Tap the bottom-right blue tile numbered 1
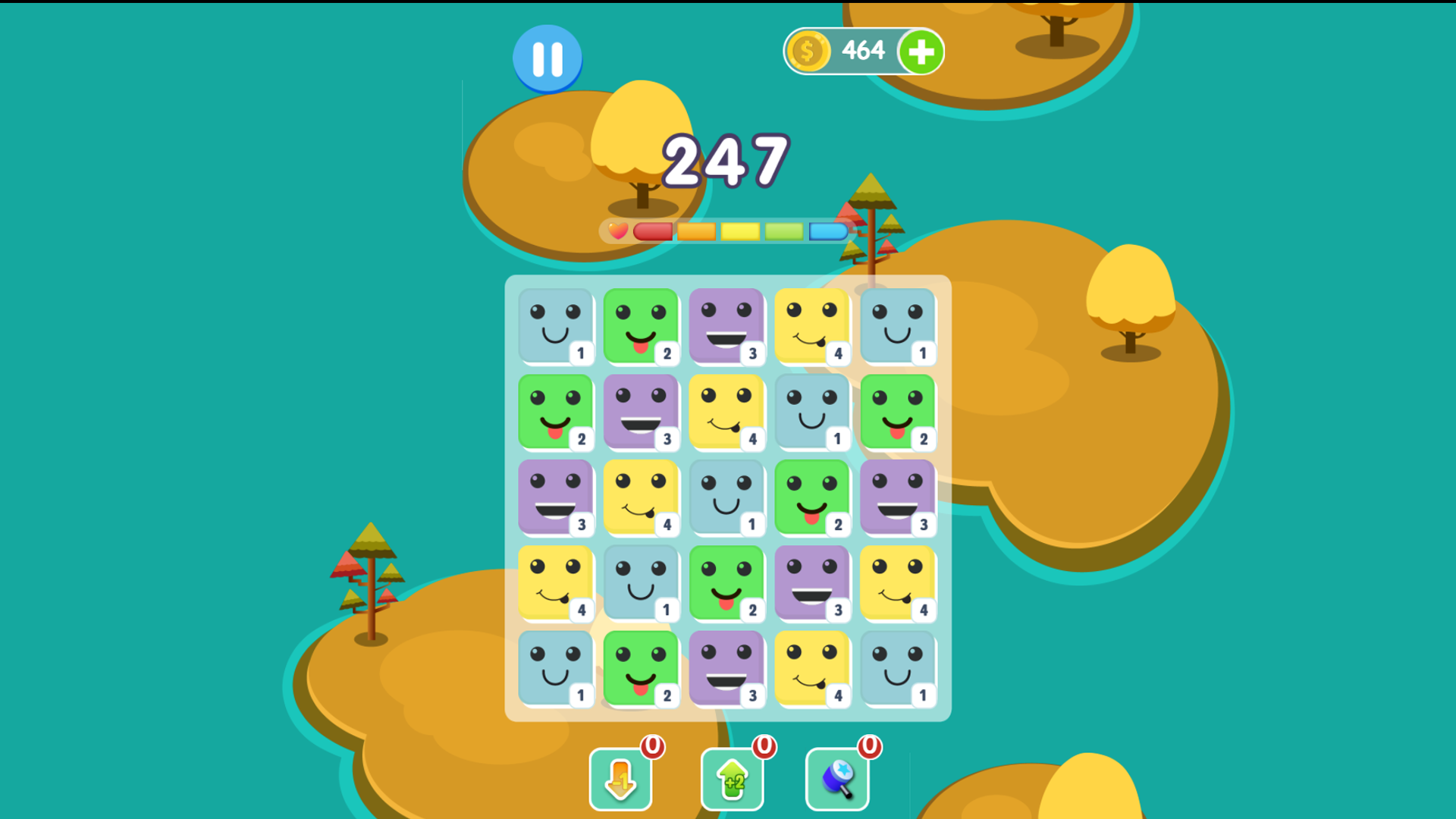Screen dimensions: 1456x819 coord(899,670)
